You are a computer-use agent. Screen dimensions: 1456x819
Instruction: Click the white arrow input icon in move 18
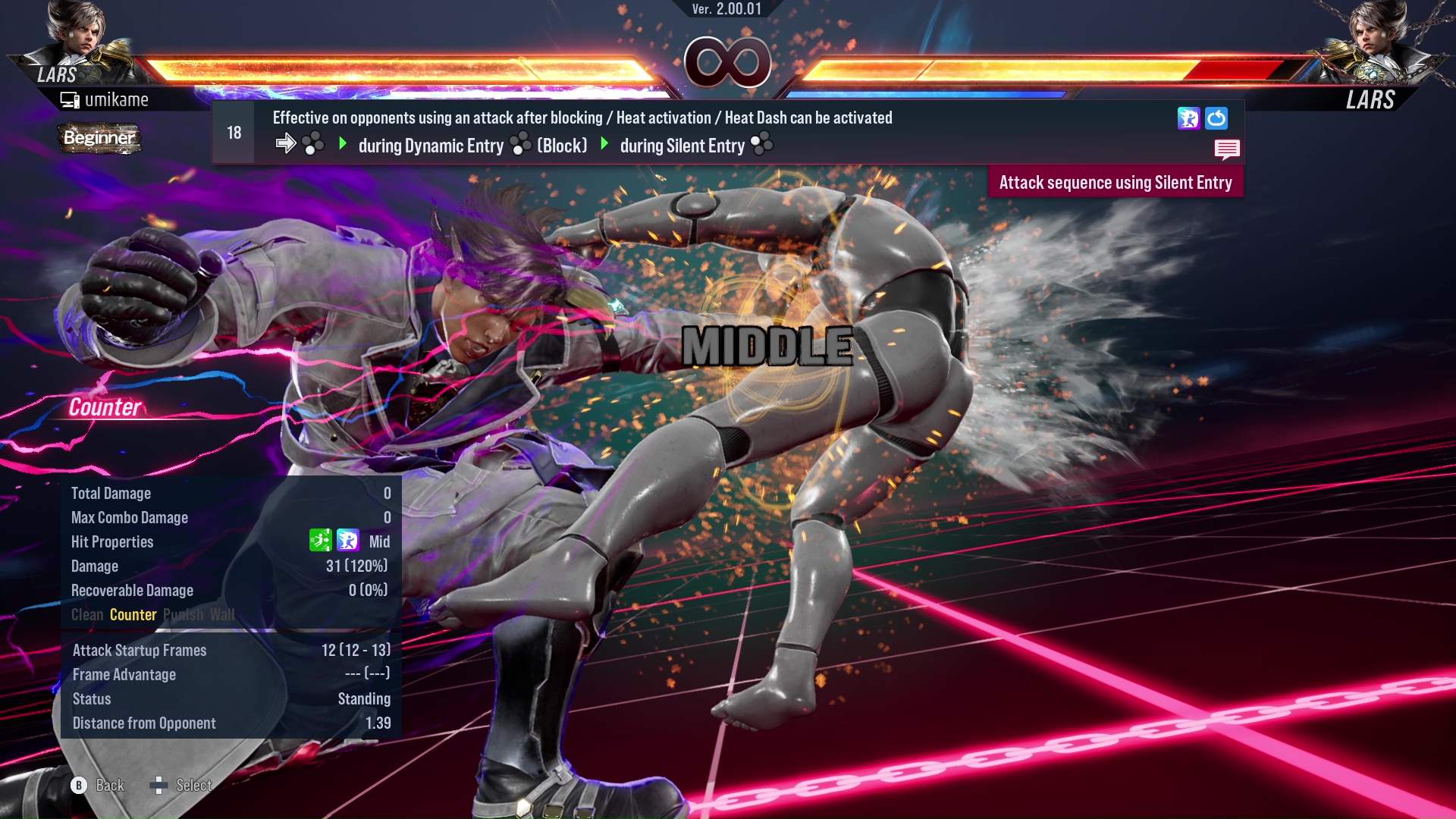point(287,143)
